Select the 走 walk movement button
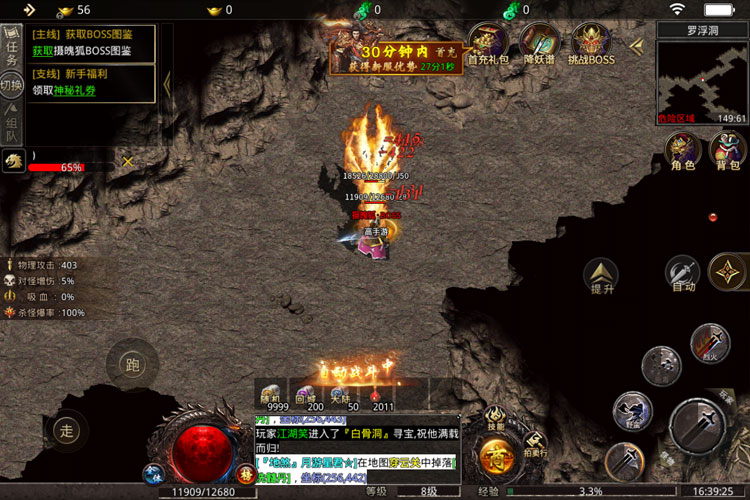750x500 pixels. (x=66, y=431)
